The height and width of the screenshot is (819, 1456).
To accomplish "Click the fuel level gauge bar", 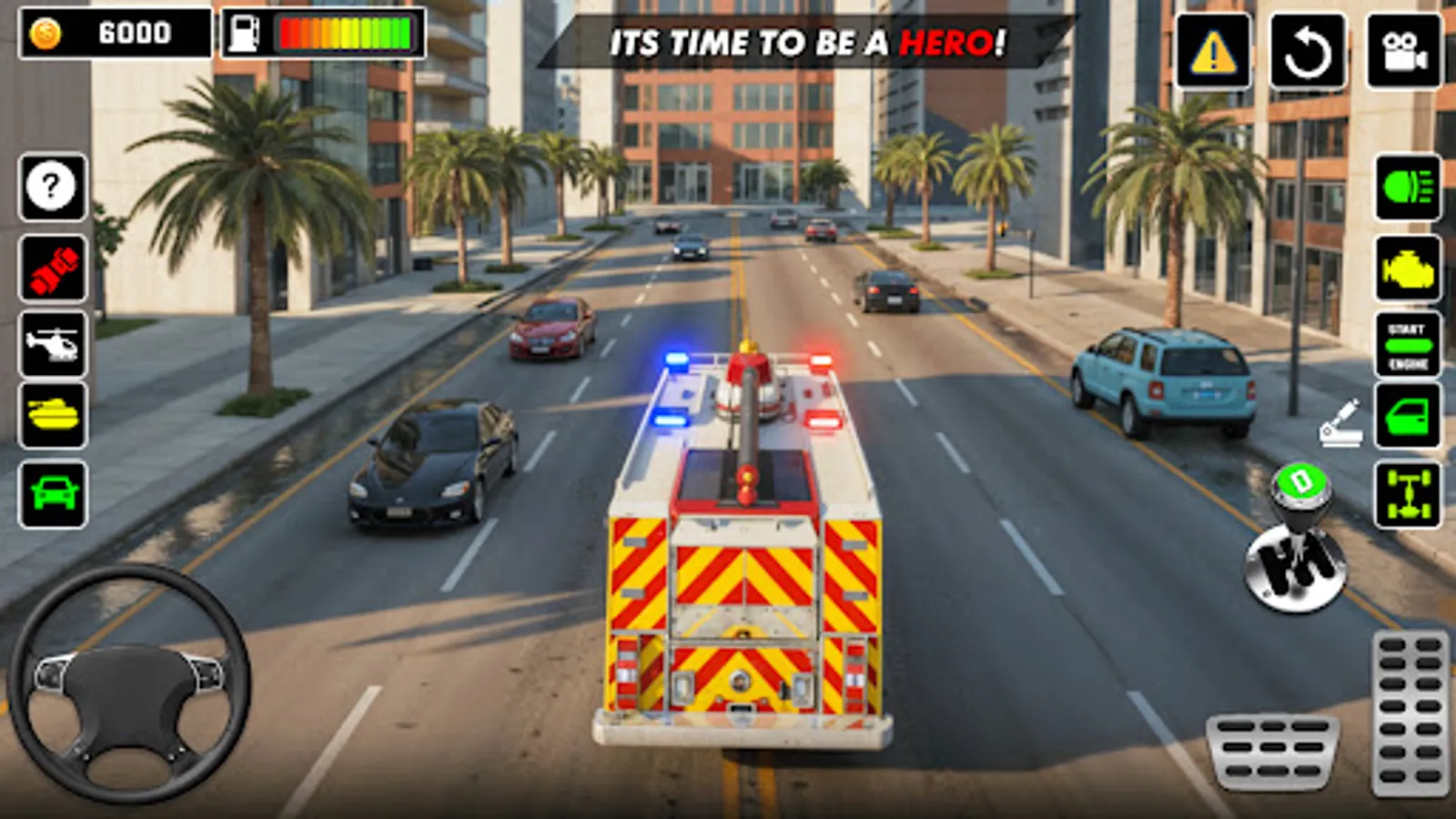I will point(346,35).
